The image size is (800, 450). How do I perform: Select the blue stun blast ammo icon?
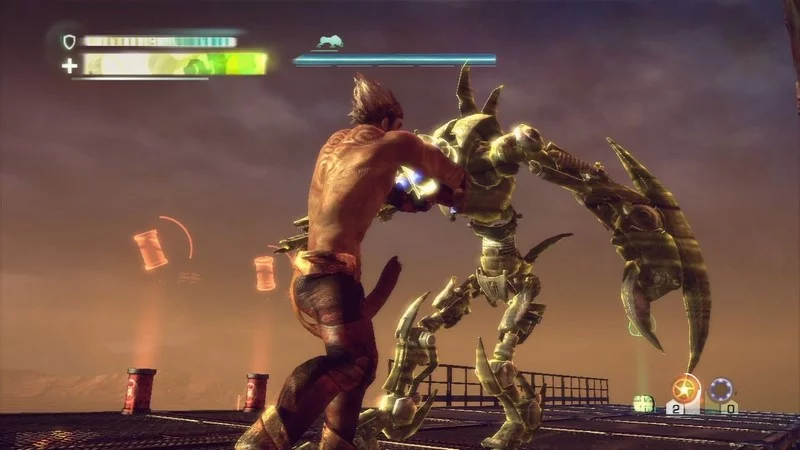point(722,389)
